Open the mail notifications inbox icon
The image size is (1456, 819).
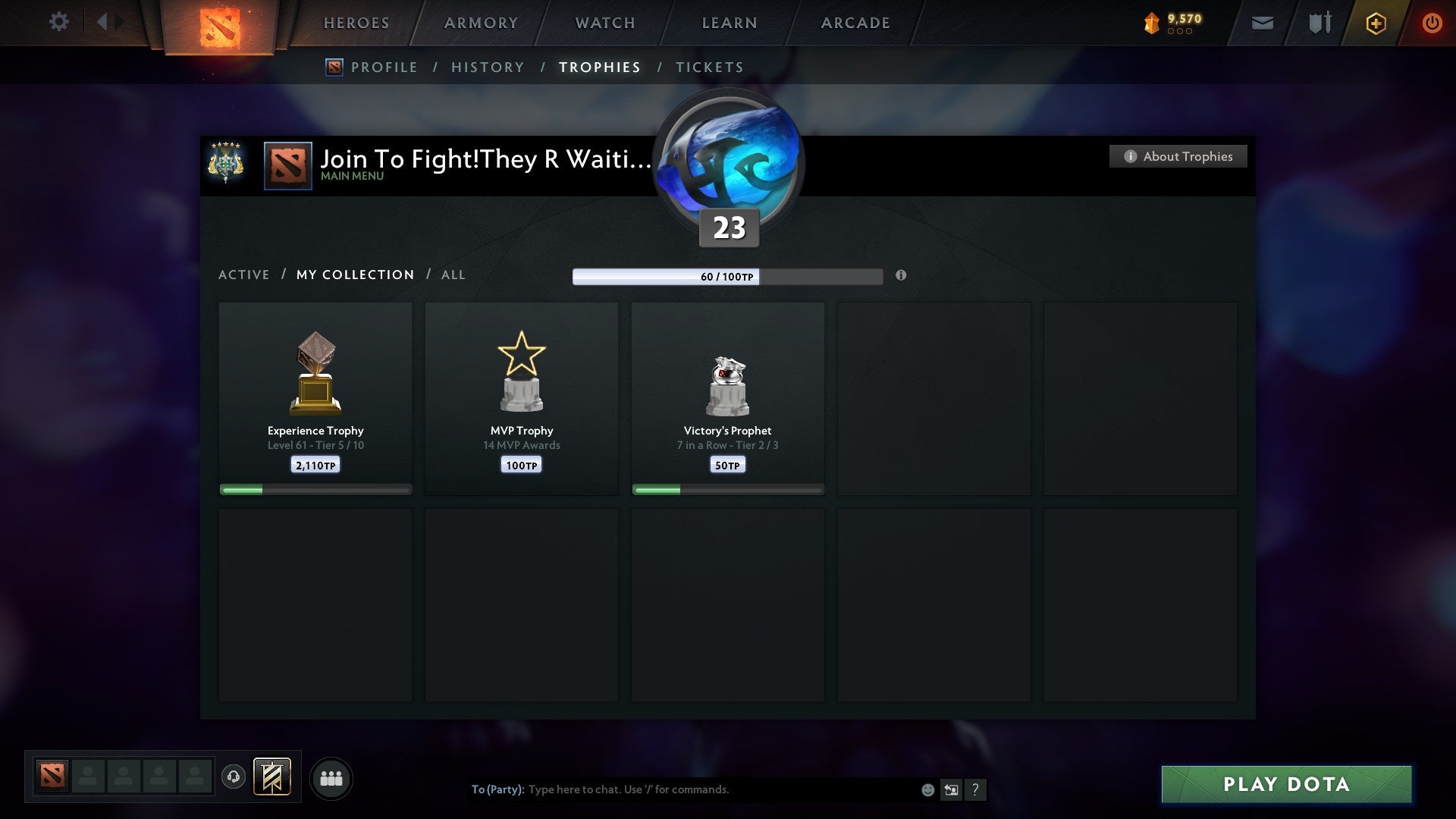coord(1263,23)
